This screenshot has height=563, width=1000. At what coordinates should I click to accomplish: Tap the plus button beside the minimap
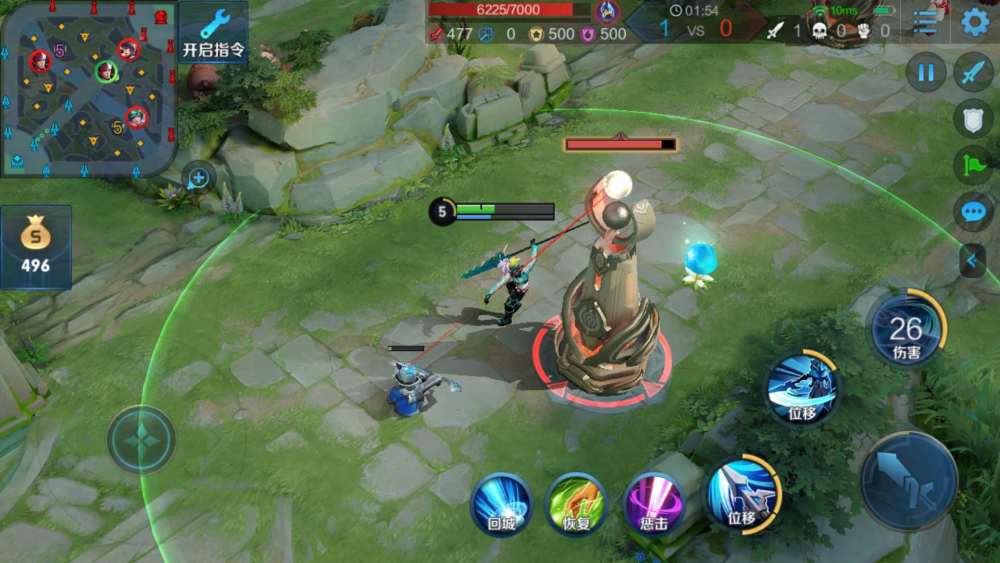click(x=198, y=178)
